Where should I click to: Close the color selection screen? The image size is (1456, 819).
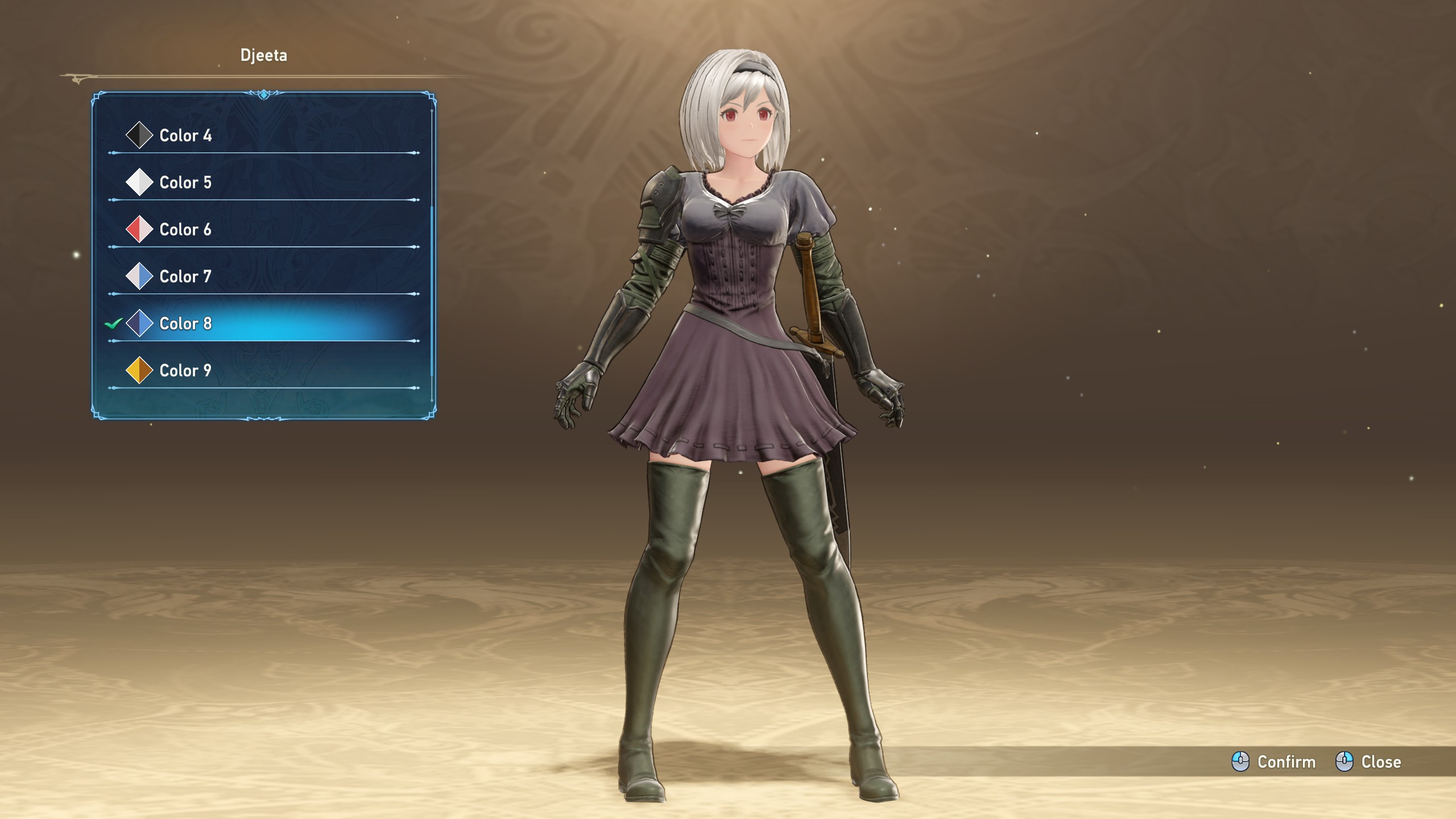click(x=1368, y=762)
